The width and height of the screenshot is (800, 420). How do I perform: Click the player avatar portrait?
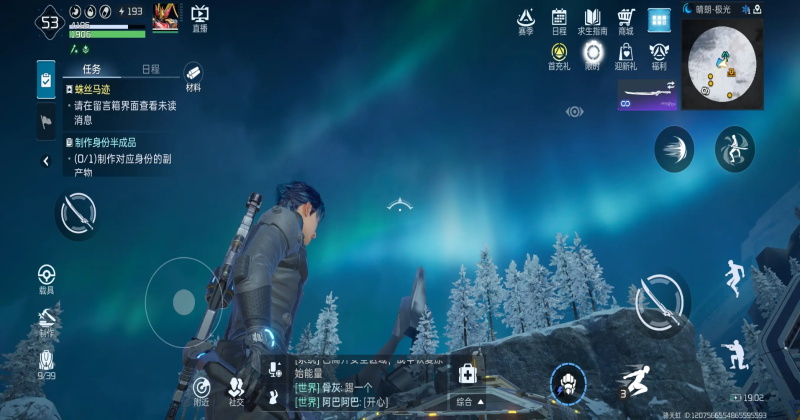point(165,18)
